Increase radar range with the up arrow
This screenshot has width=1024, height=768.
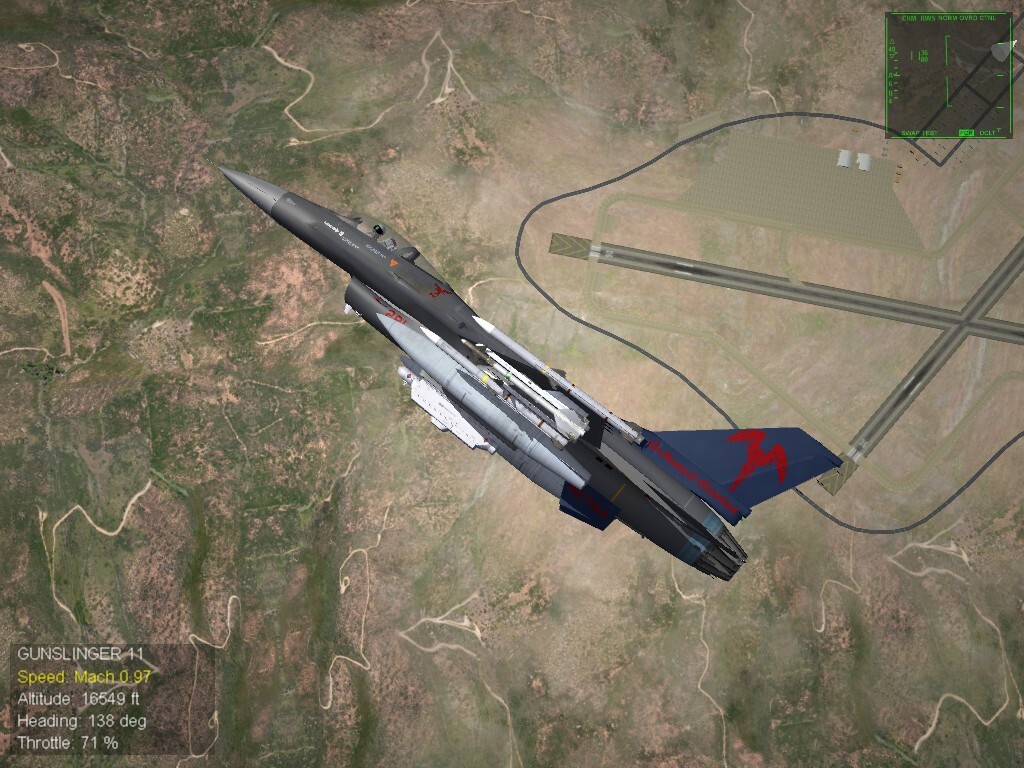coord(892,41)
